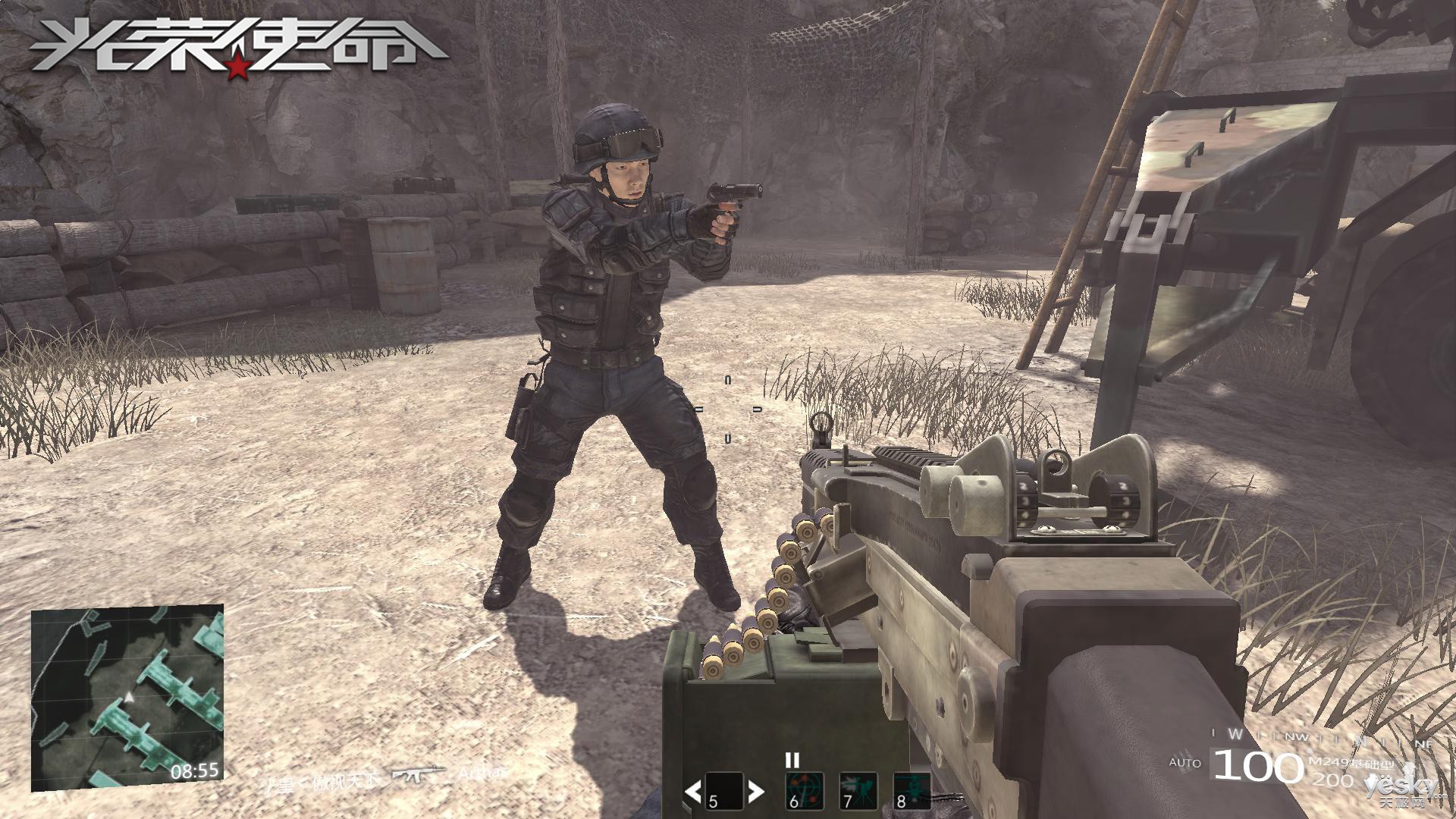This screenshot has height=819, width=1456.
Task: Select the empty equipment slot numbered 5
Action: tap(723, 792)
